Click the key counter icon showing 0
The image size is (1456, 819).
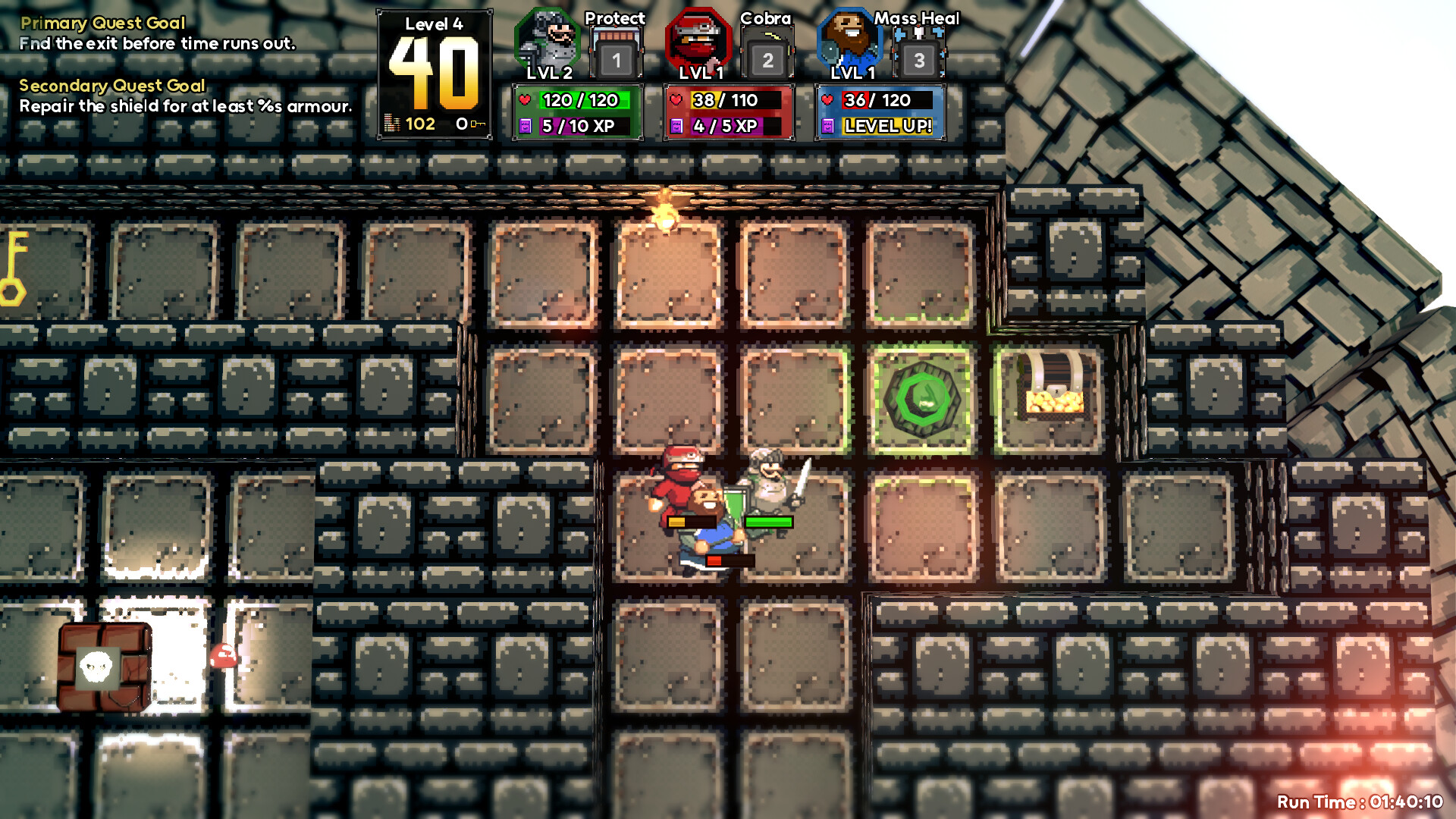(x=464, y=122)
